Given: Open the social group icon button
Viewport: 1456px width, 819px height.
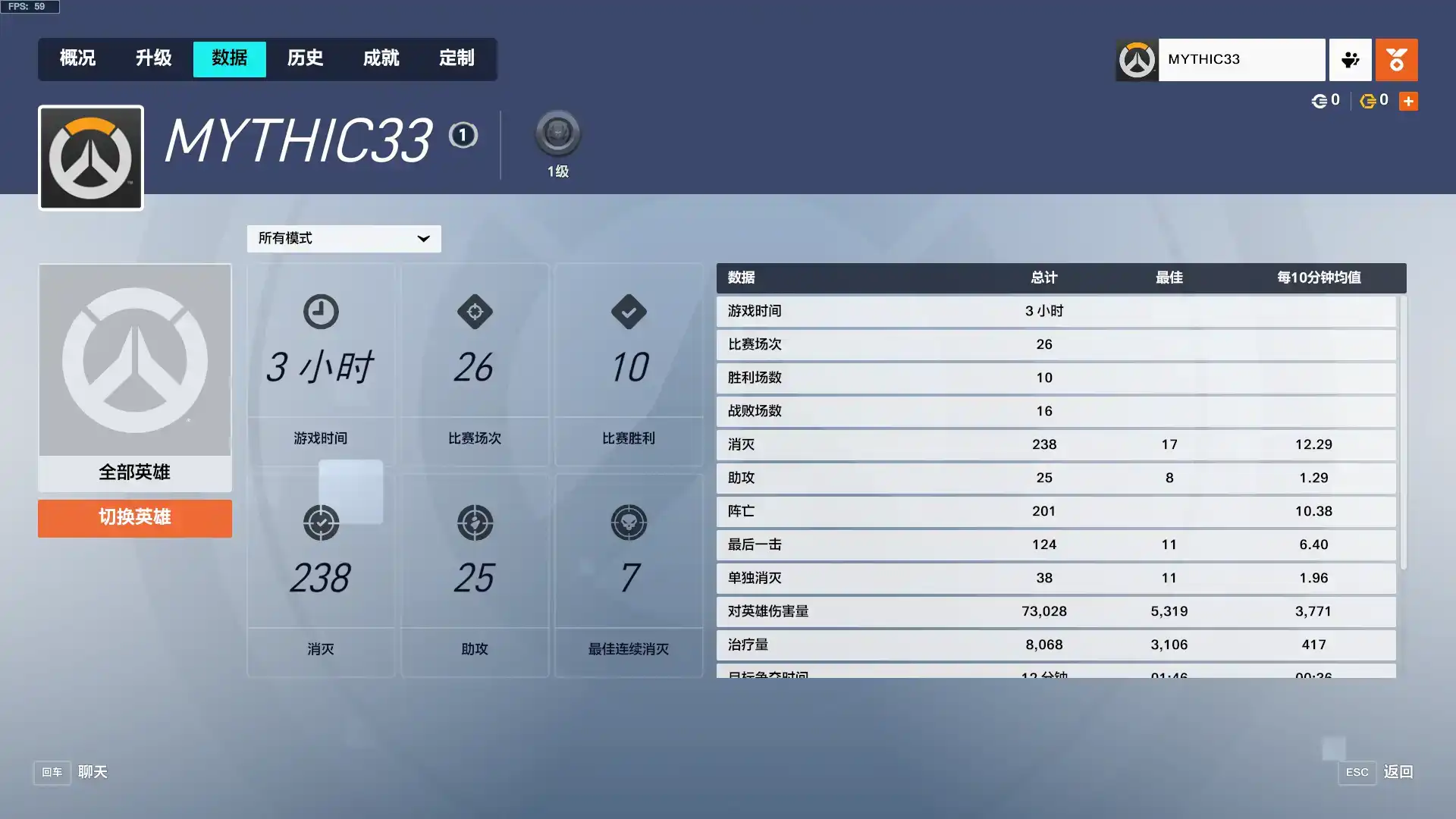Looking at the screenshot, I should pos(1350,59).
